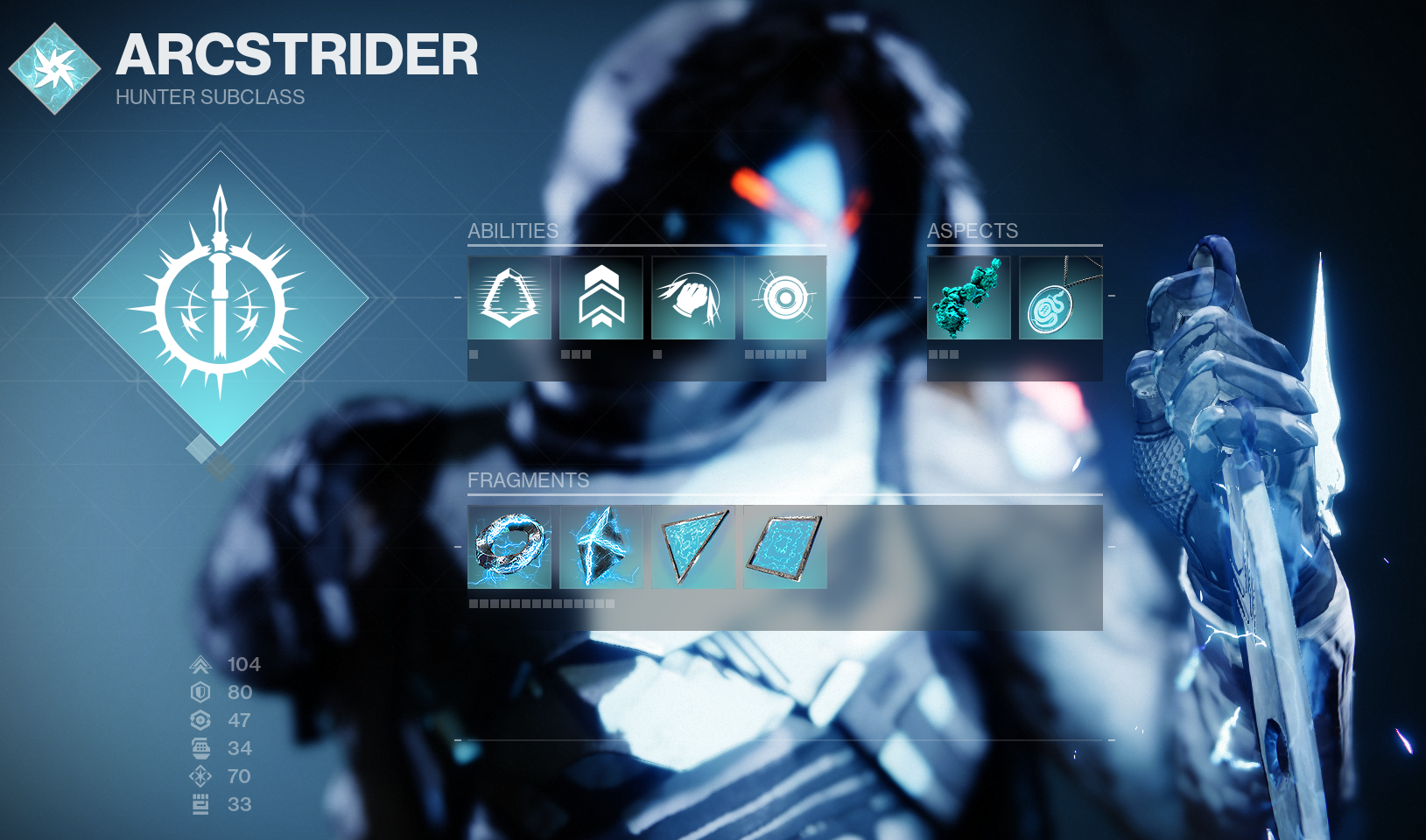Open the first equipped Aspect icon
Viewport: 1426px width, 840px height.
pyautogui.click(x=967, y=297)
